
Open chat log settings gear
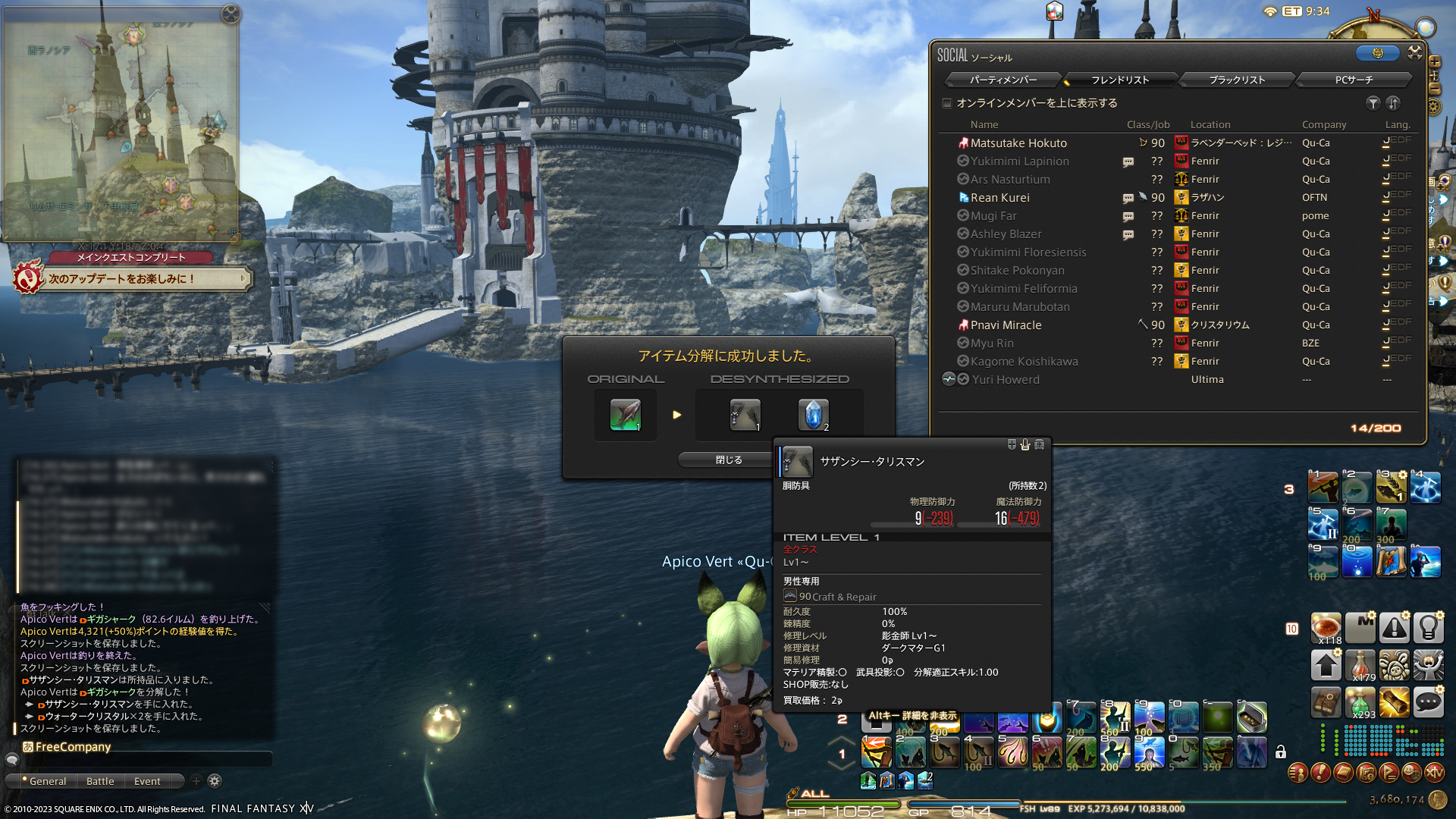[x=215, y=781]
